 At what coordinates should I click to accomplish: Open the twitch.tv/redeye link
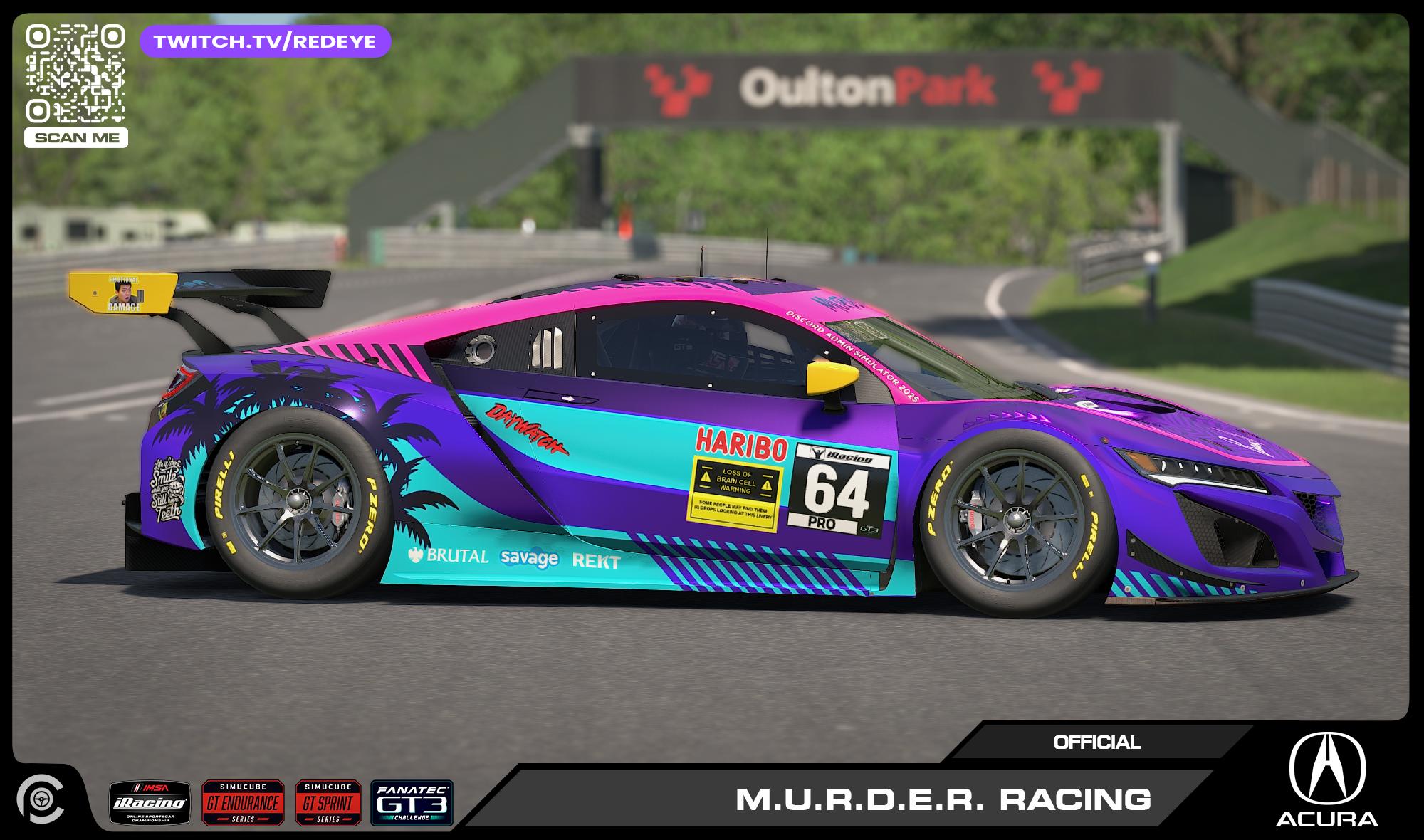coord(265,41)
